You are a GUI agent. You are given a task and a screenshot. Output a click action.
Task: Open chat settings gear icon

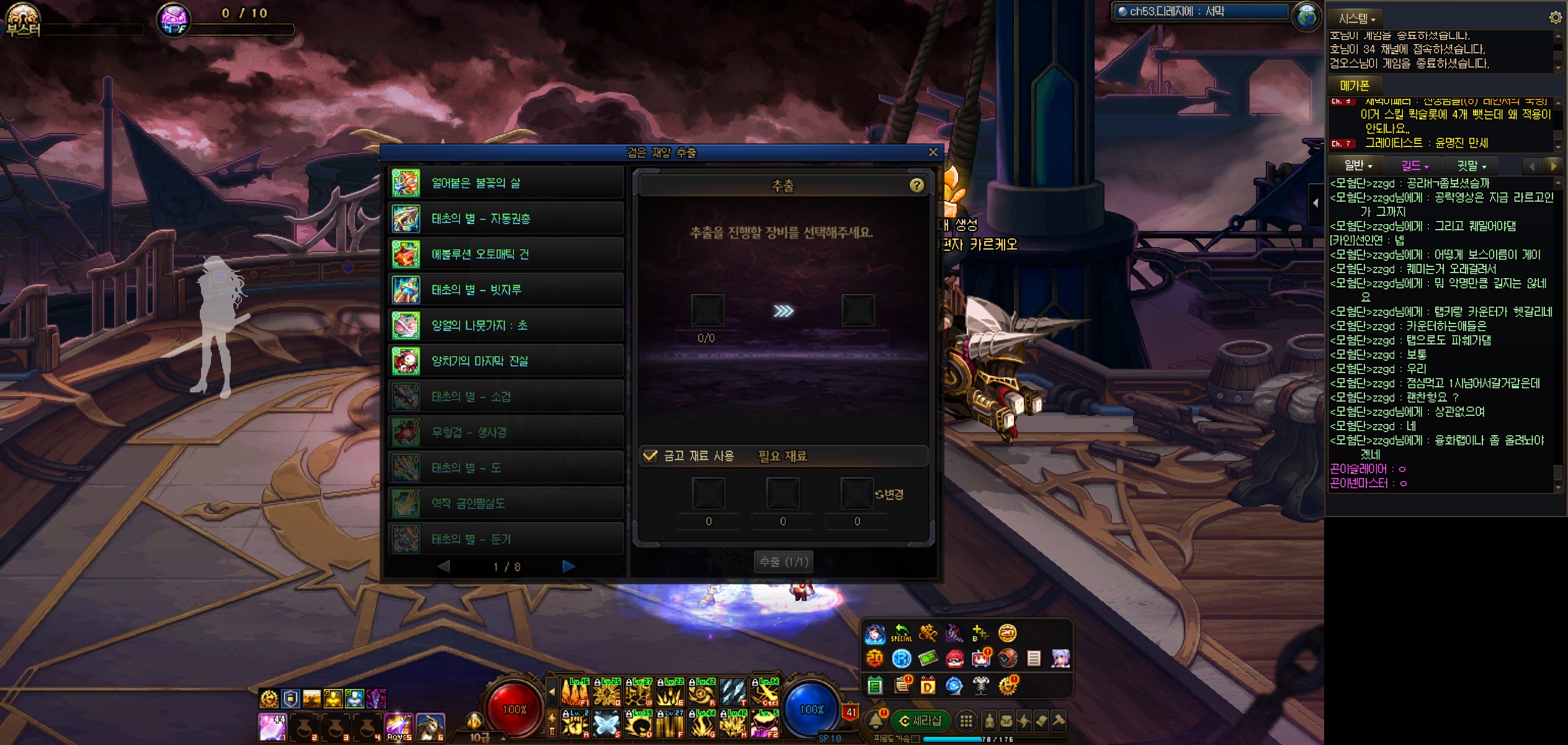point(1555,17)
